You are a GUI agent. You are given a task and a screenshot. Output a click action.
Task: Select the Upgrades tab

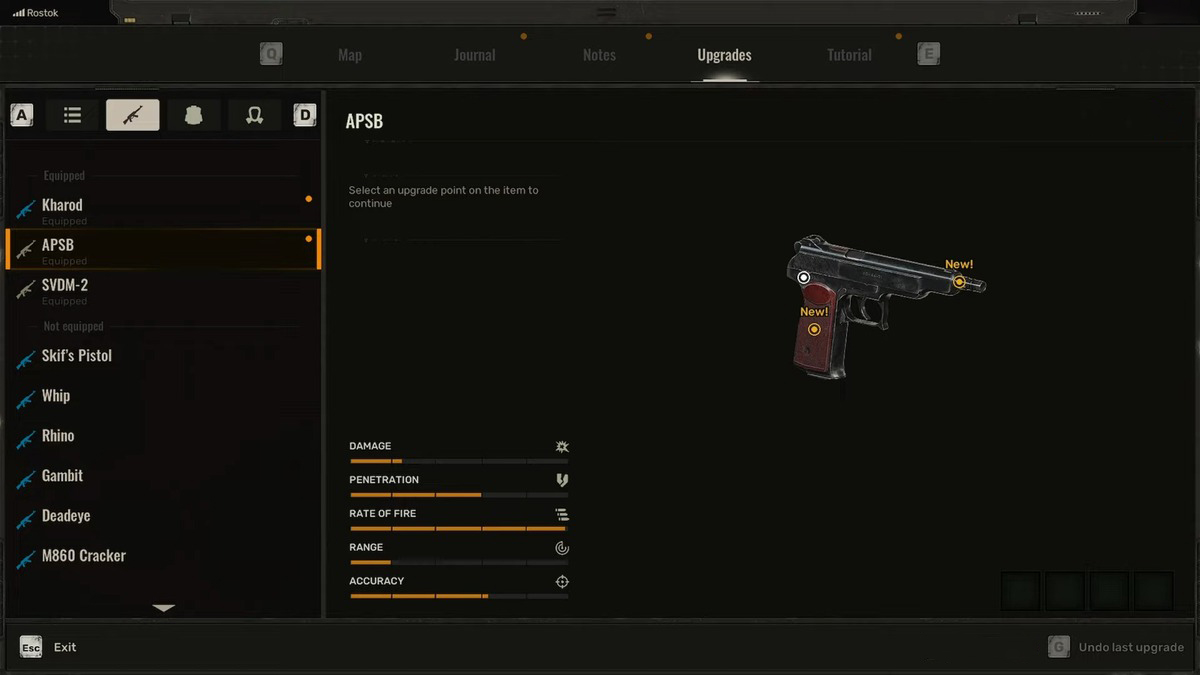[x=724, y=55]
